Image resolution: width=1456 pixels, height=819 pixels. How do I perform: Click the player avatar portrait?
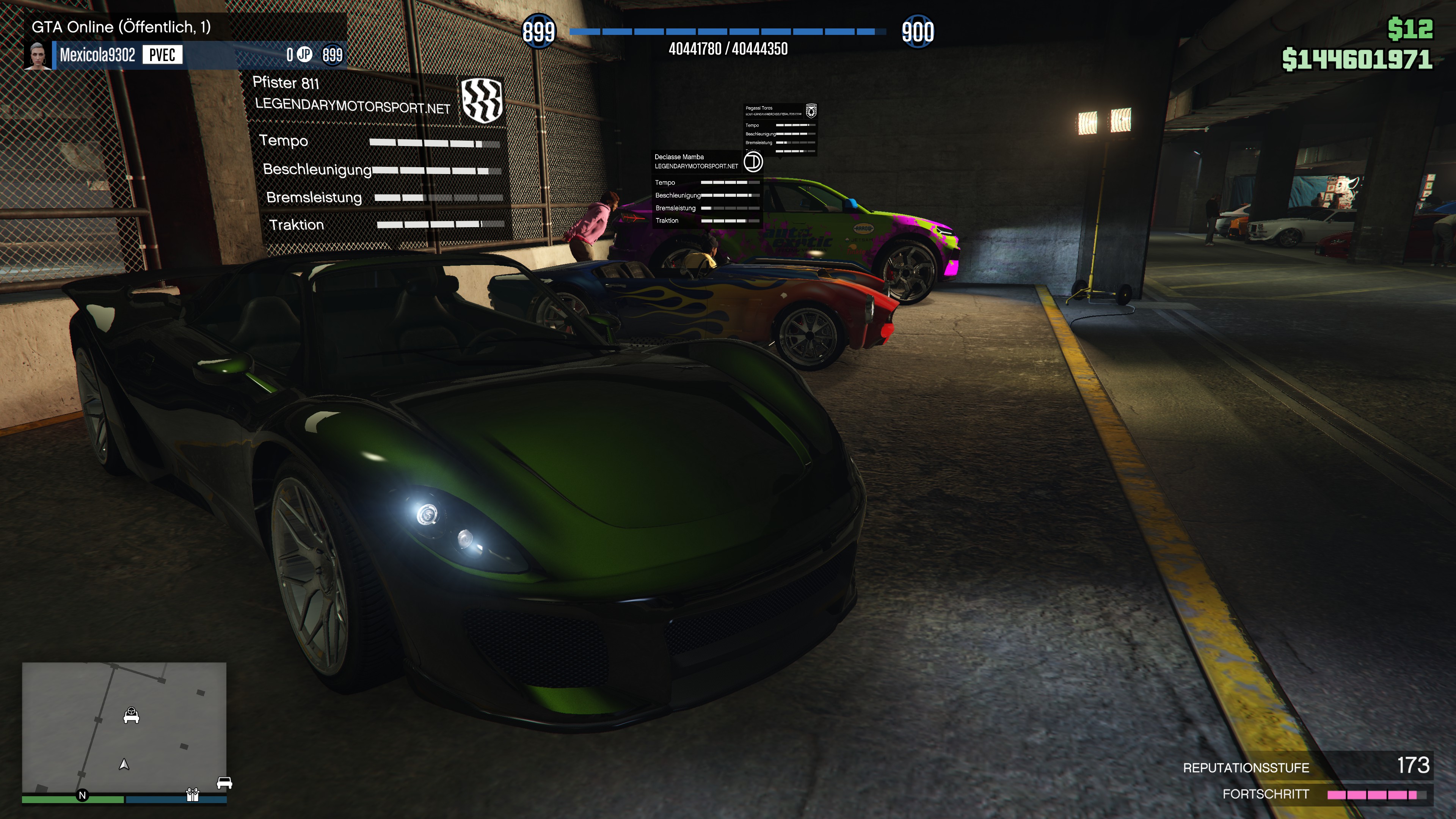pos(37,55)
